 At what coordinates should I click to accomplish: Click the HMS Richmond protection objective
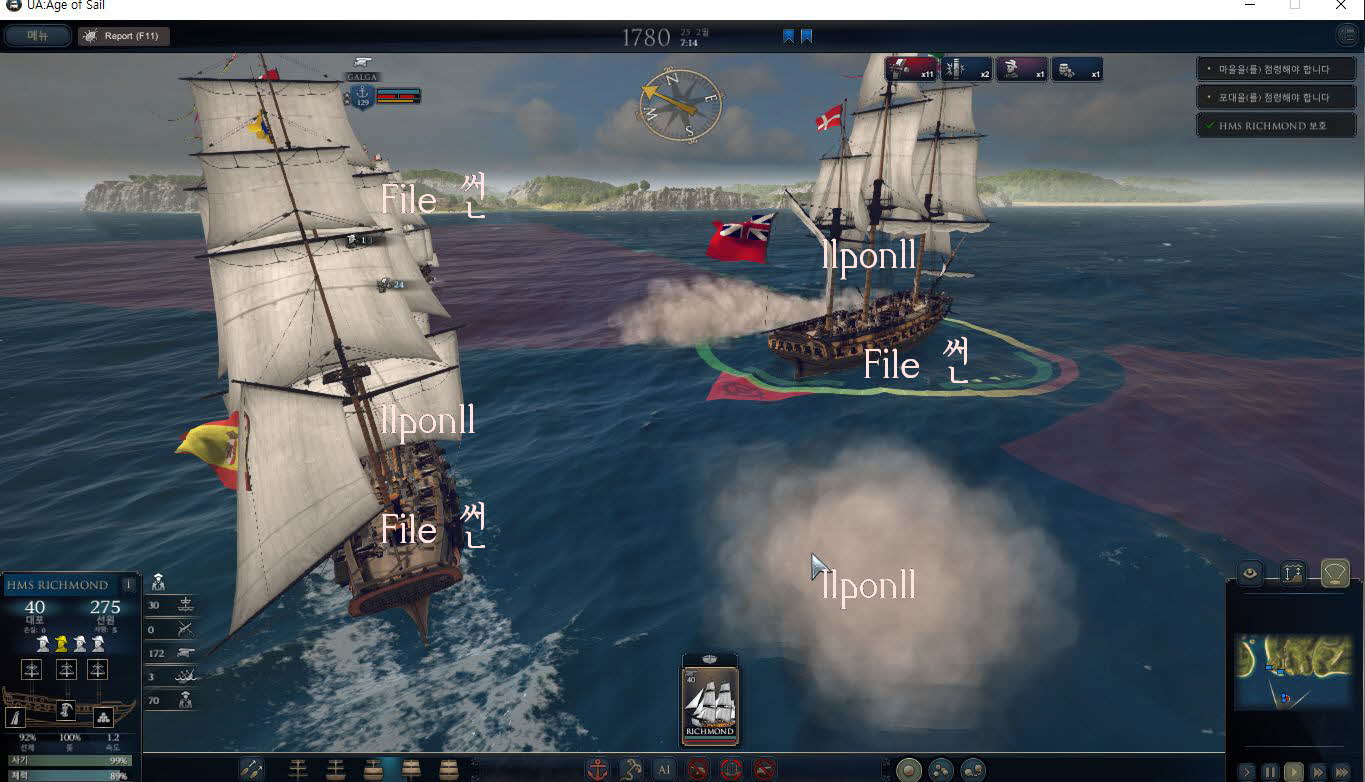pyautogui.click(x=1266, y=126)
